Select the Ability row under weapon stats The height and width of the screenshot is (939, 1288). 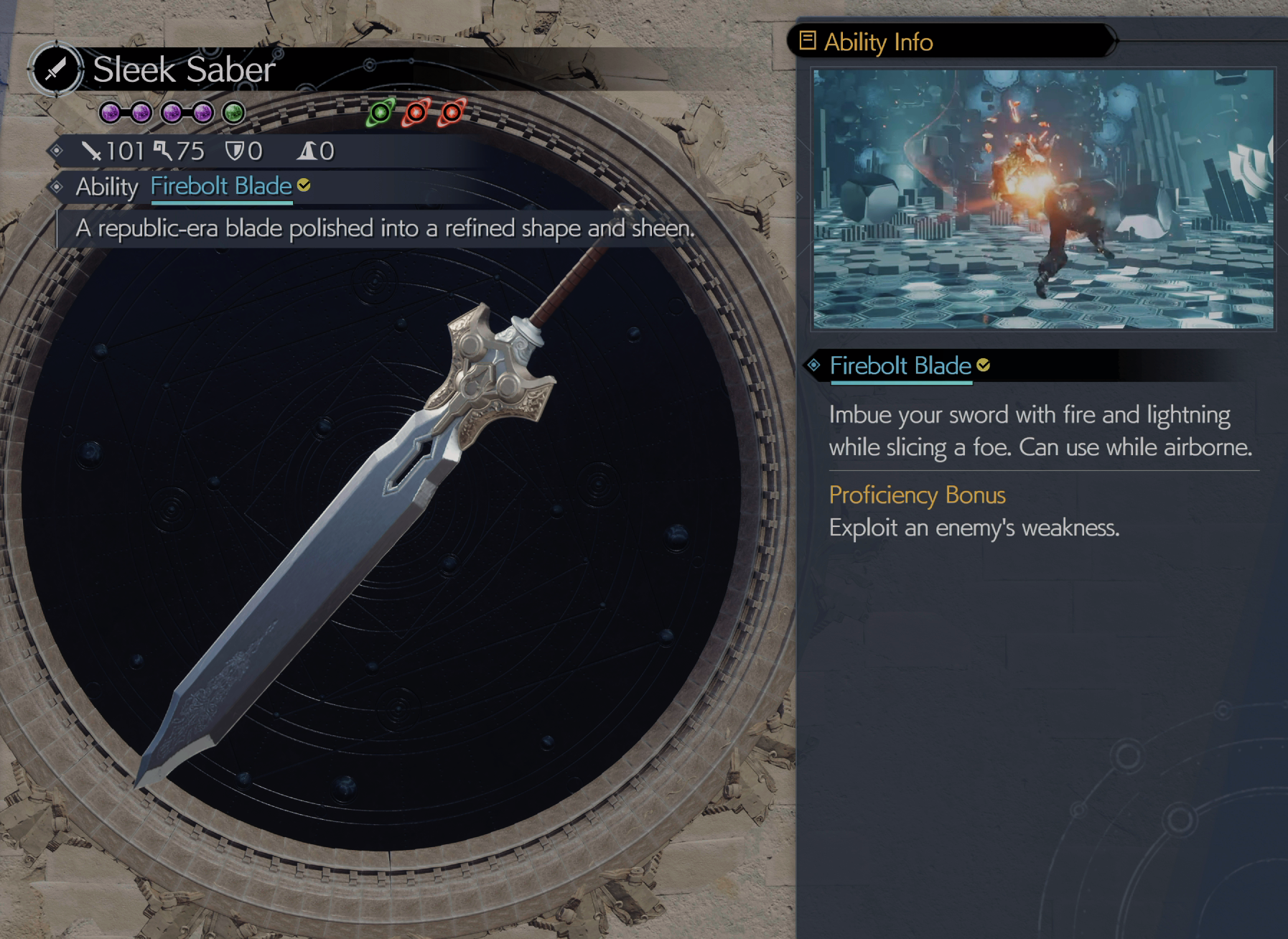click(x=108, y=187)
